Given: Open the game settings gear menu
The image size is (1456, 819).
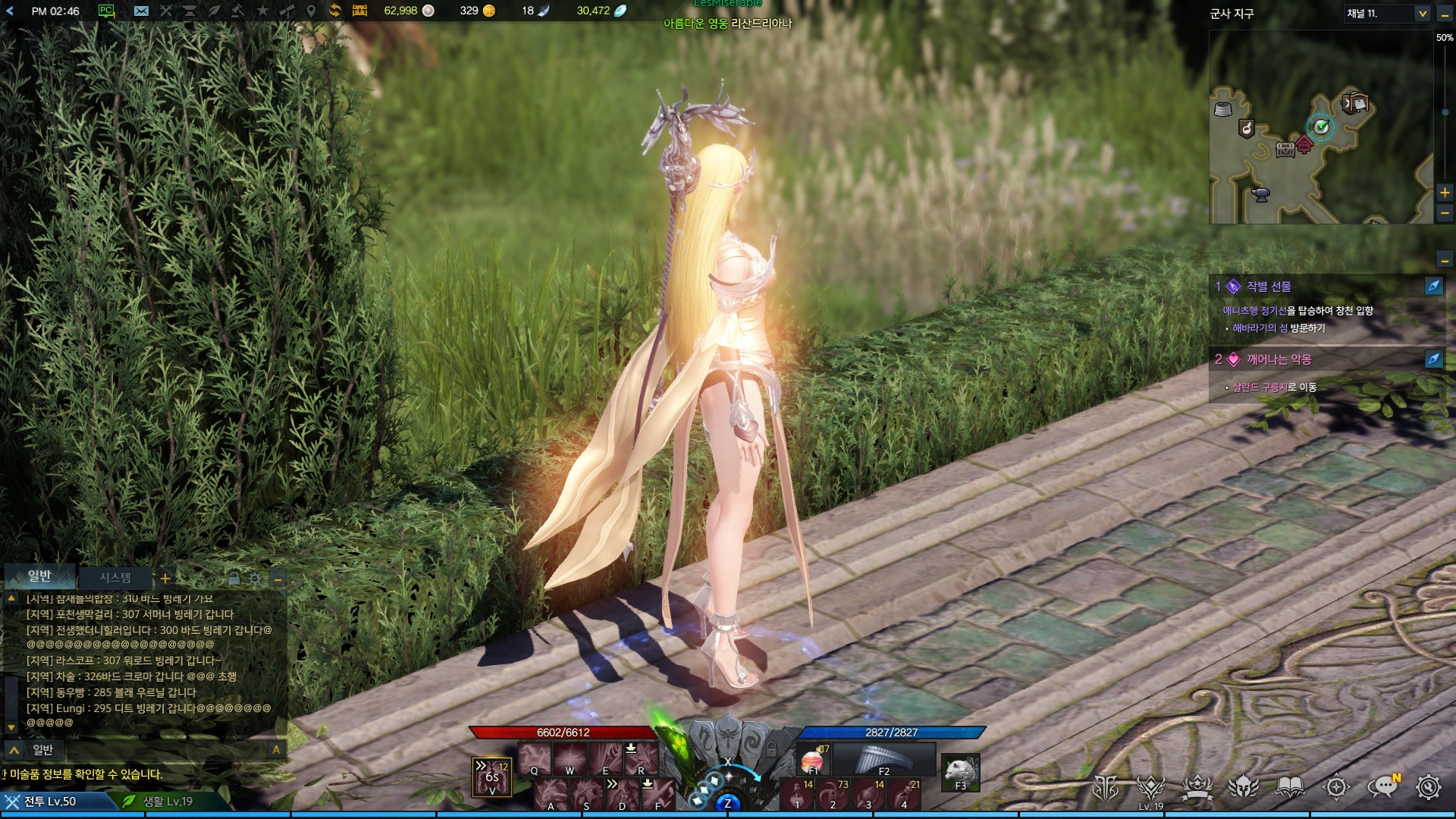Looking at the screenshot, I should click(x=1428, y=788).
